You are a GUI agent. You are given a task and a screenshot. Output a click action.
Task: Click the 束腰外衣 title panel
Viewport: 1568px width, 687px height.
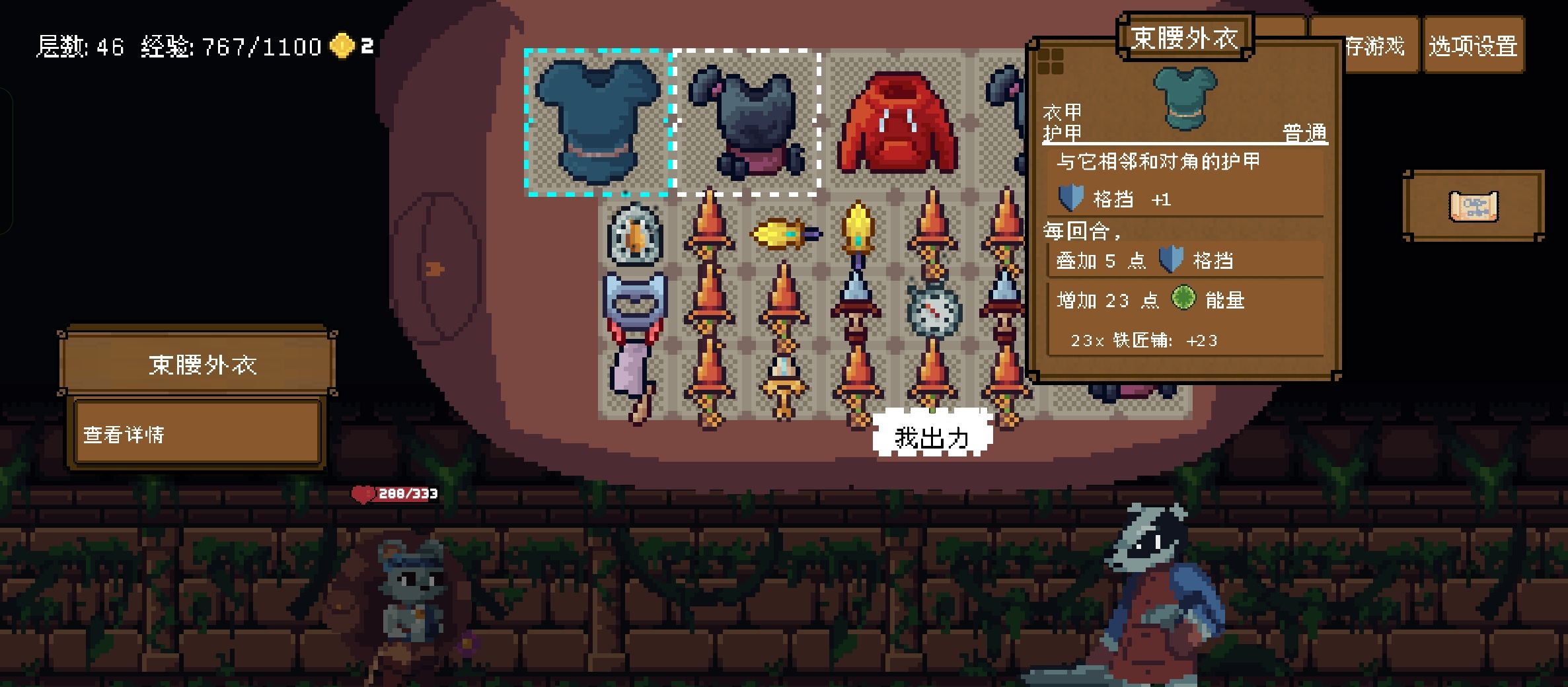[x=1185, y=34]
